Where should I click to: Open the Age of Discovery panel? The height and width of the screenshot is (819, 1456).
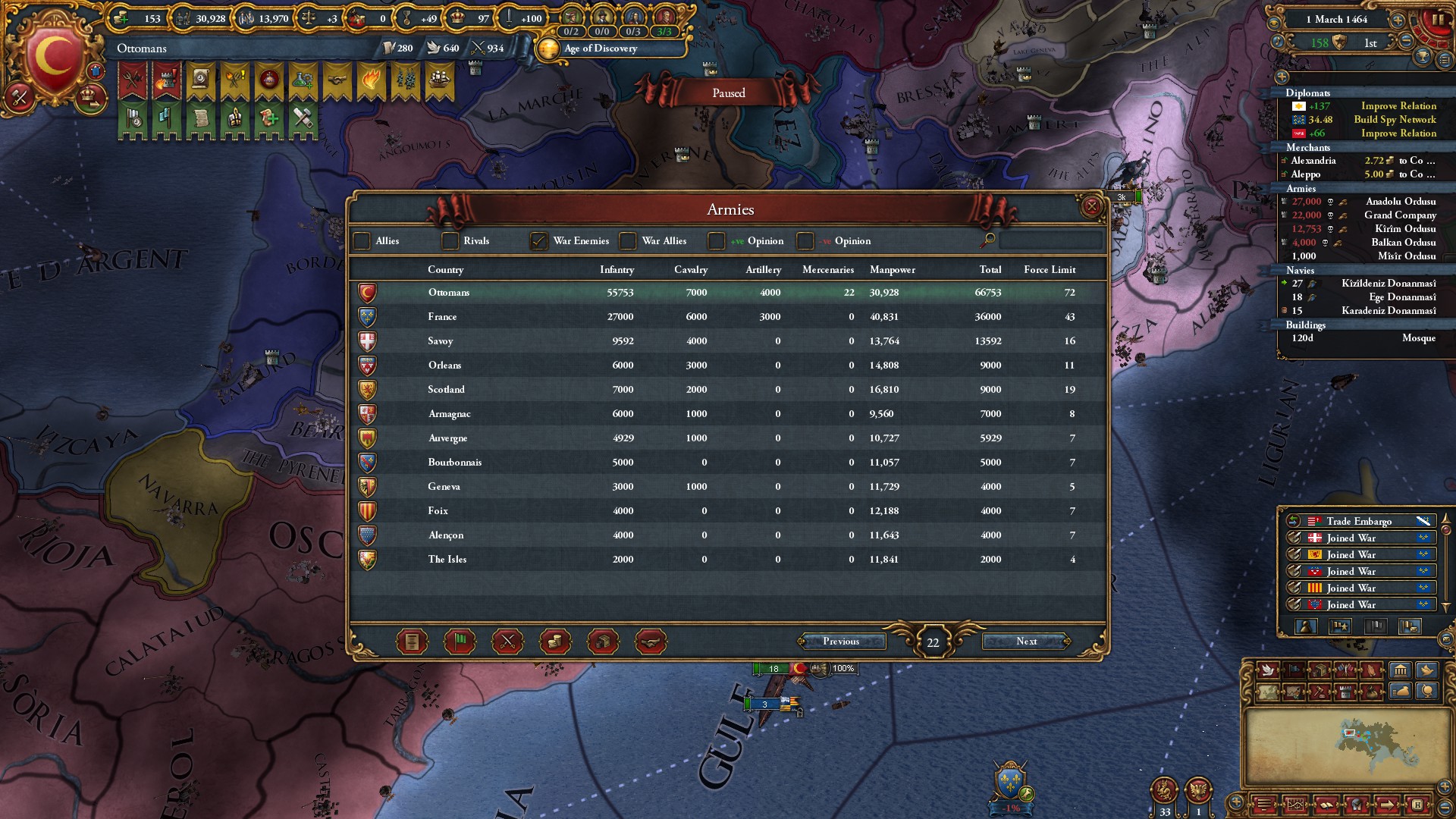coord(601,49)
